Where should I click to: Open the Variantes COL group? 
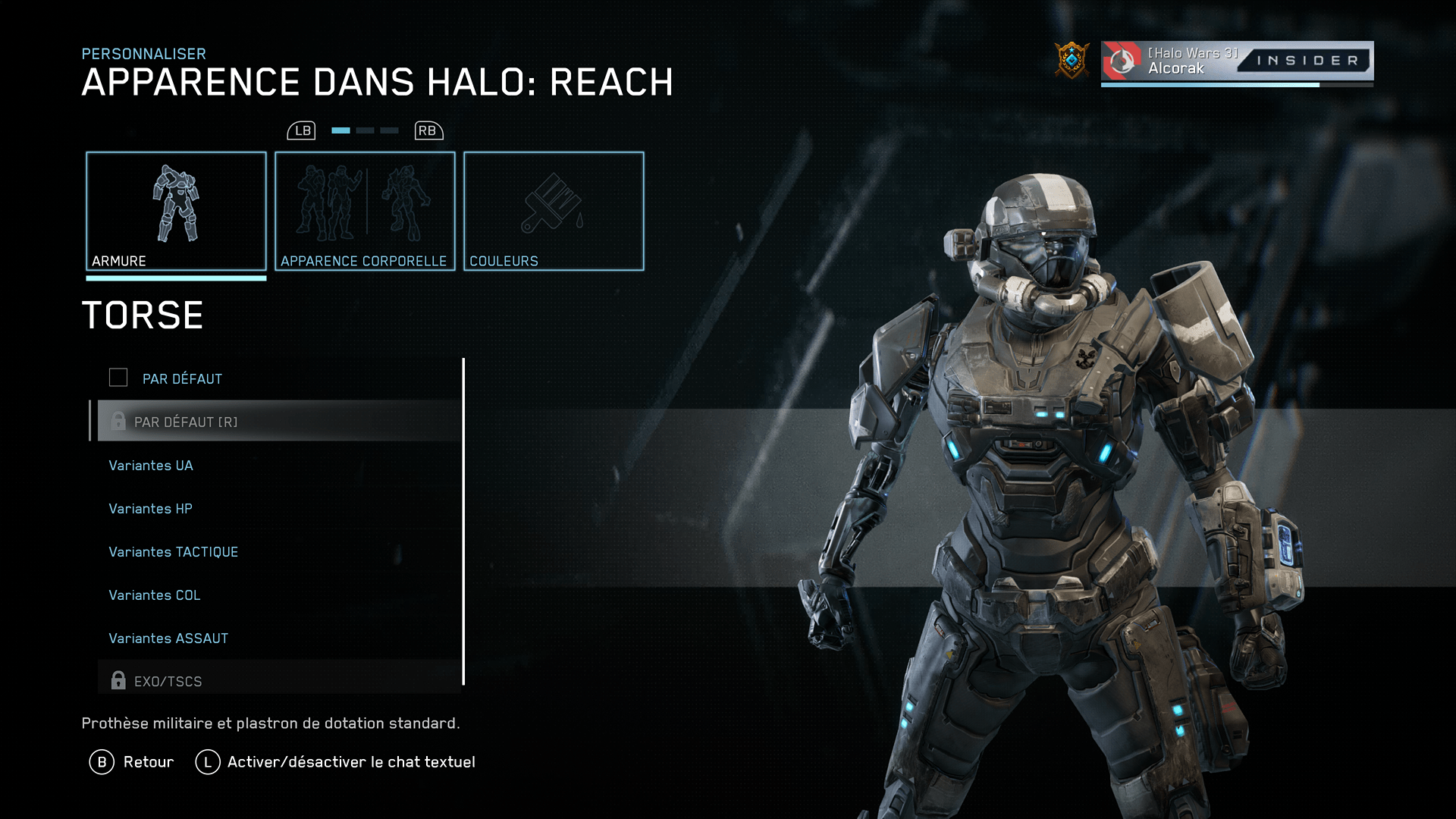click(154, 595)
